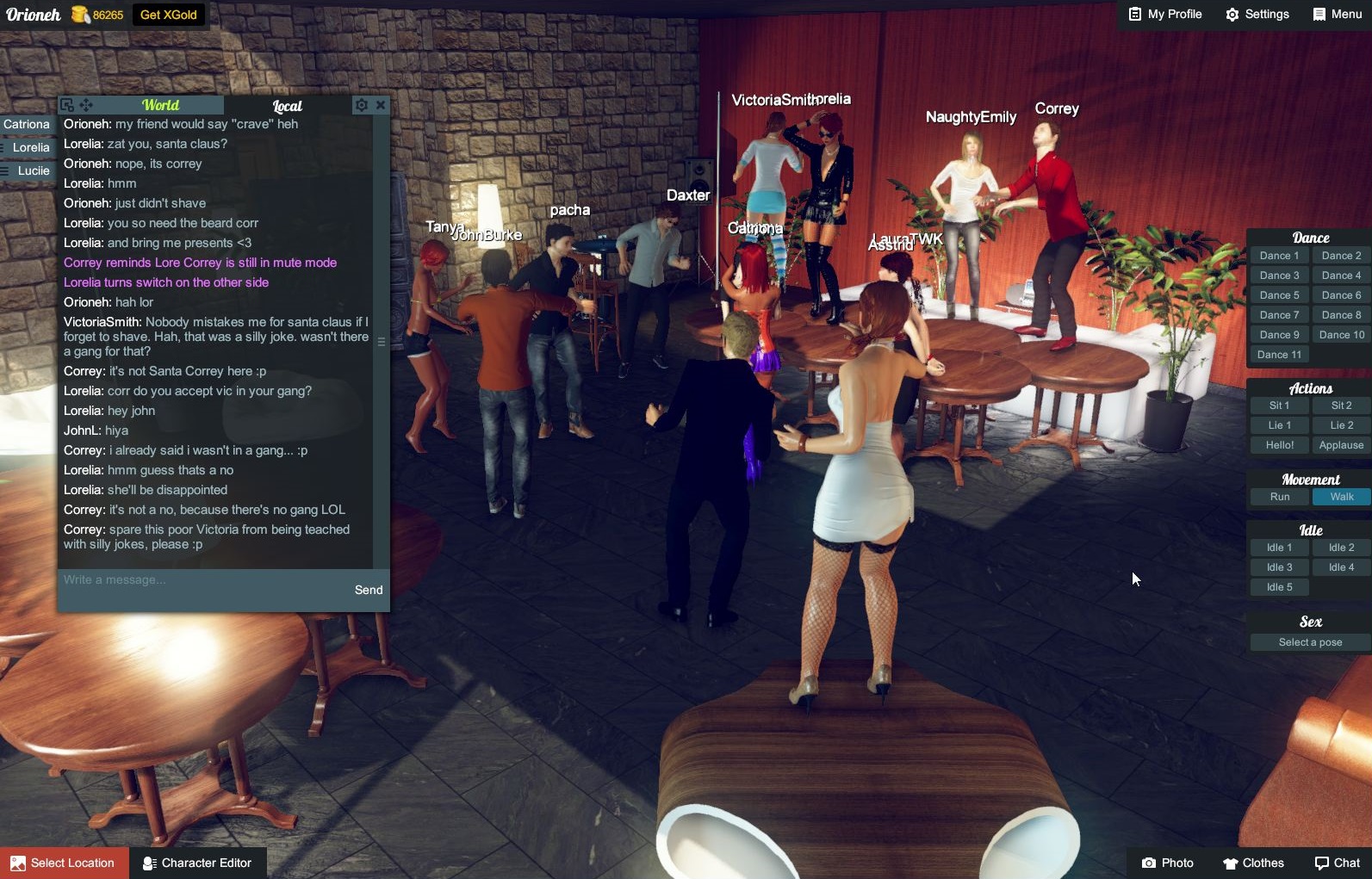This screenshot has height=879, width=1372.
Task: Open the chat window settings gear
Action: pyautogui.click(x=361, y=105)
